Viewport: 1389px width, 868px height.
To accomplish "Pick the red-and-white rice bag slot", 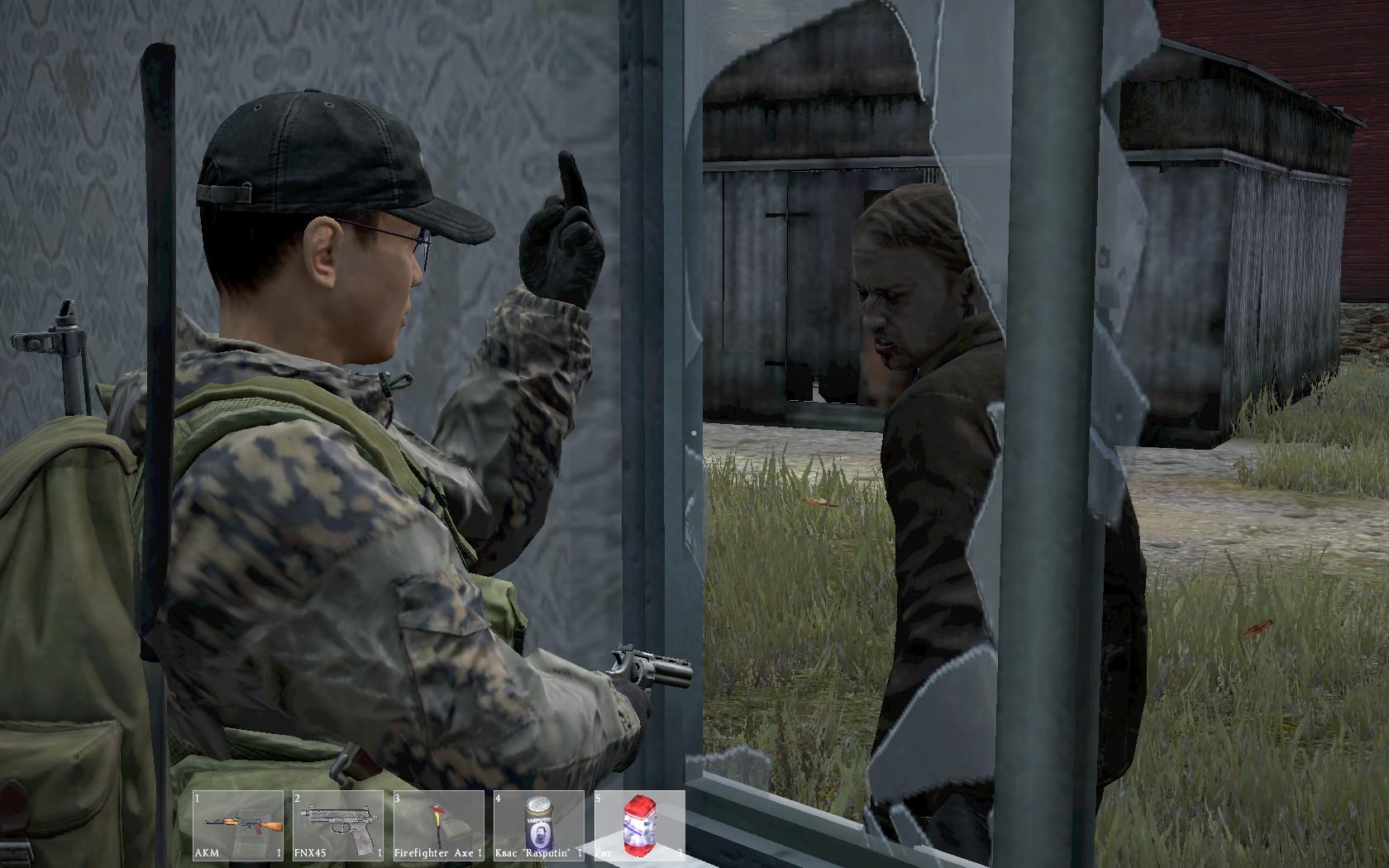I will point(639,827).
